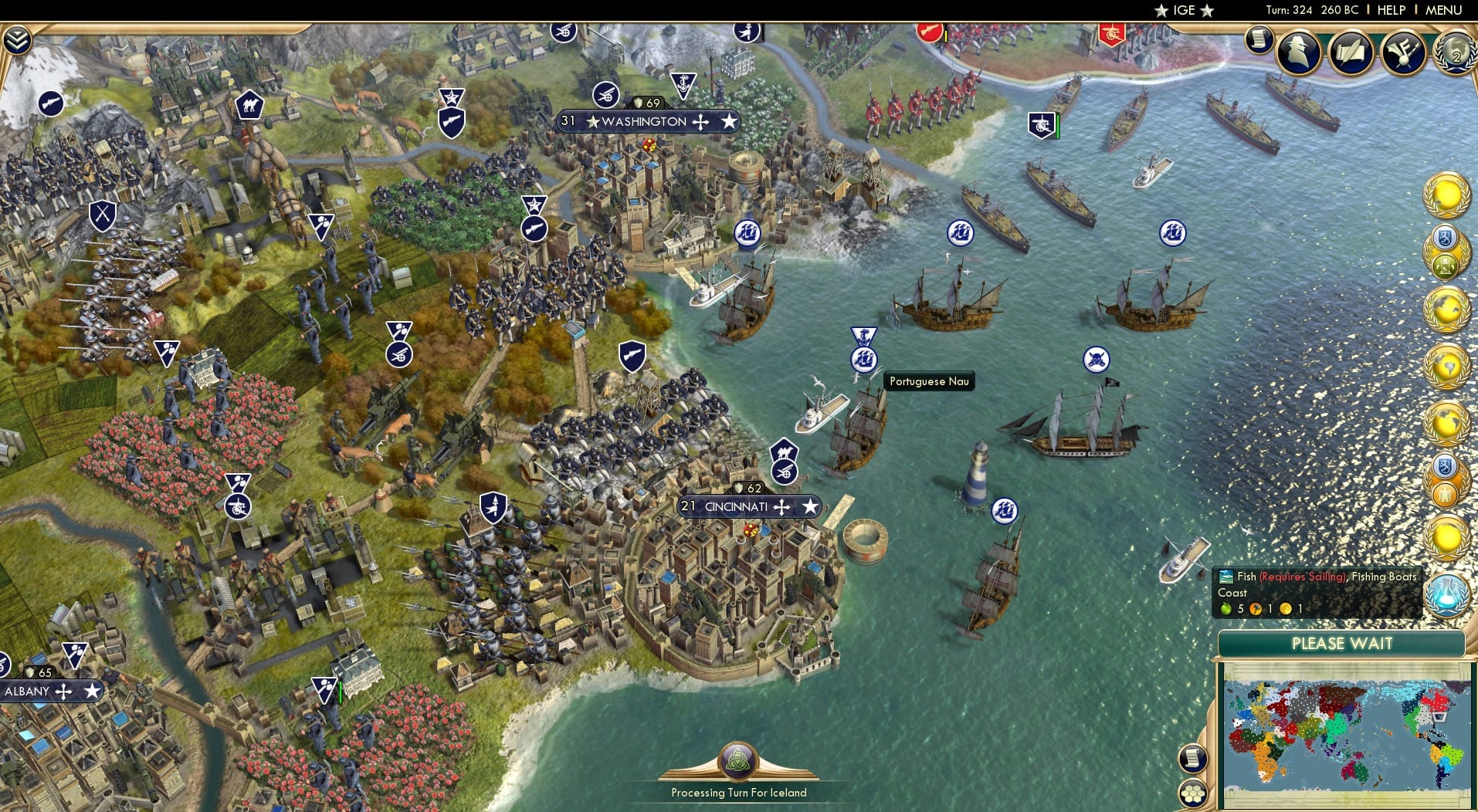
Task: Click the IGE button in the top bar
Action: [x=1183, y=10]
